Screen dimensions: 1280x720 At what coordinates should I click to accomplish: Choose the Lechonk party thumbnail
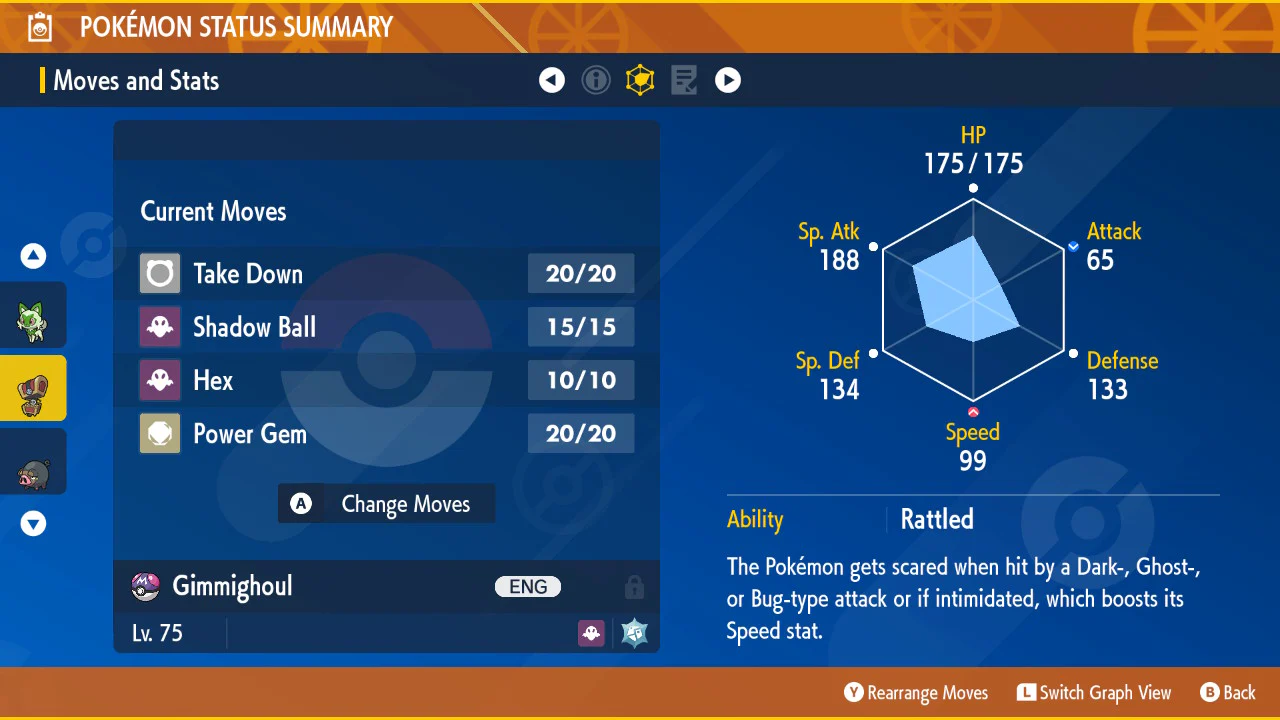31,461
